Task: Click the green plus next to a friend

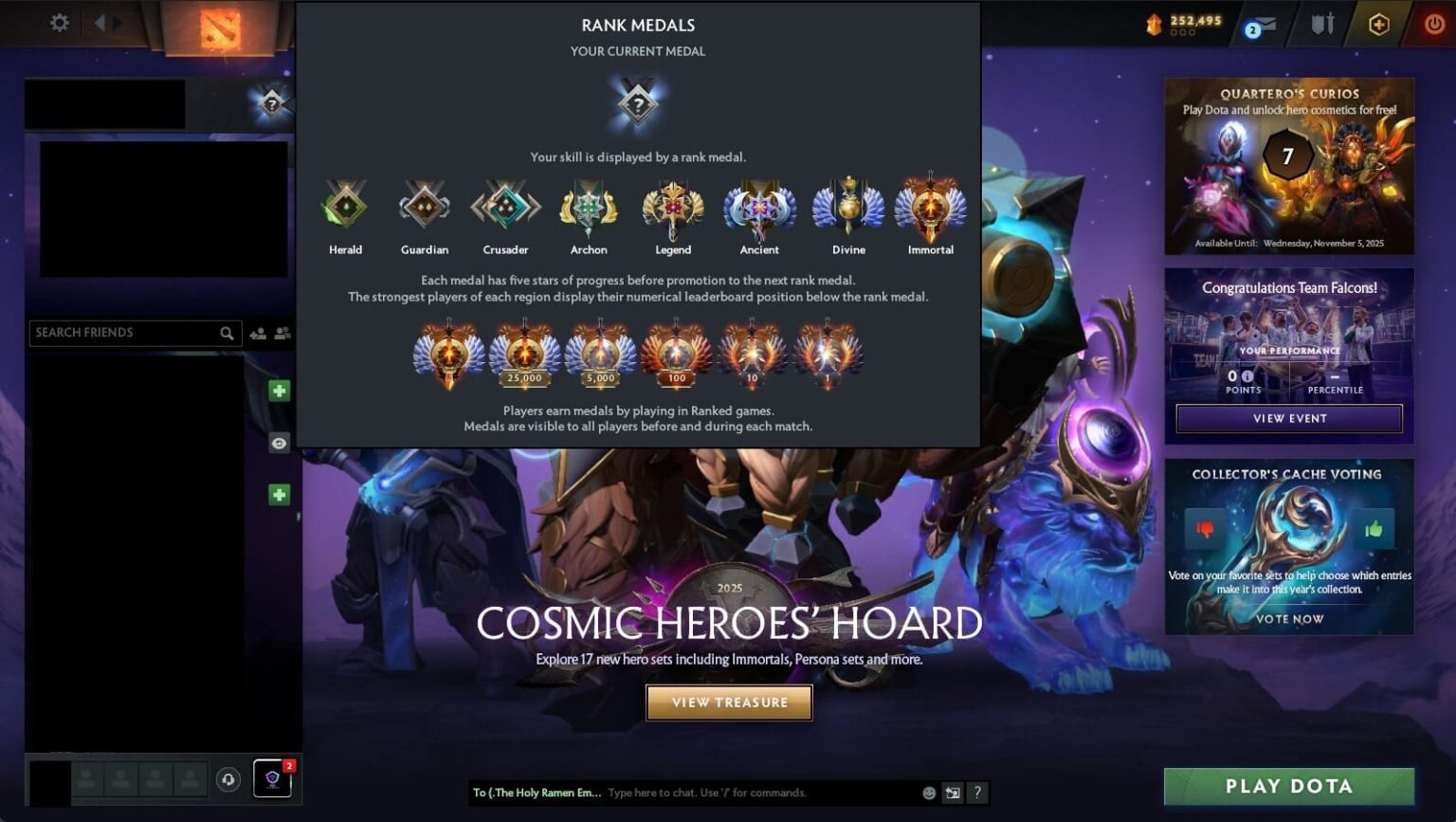Action: click(279, 391)
